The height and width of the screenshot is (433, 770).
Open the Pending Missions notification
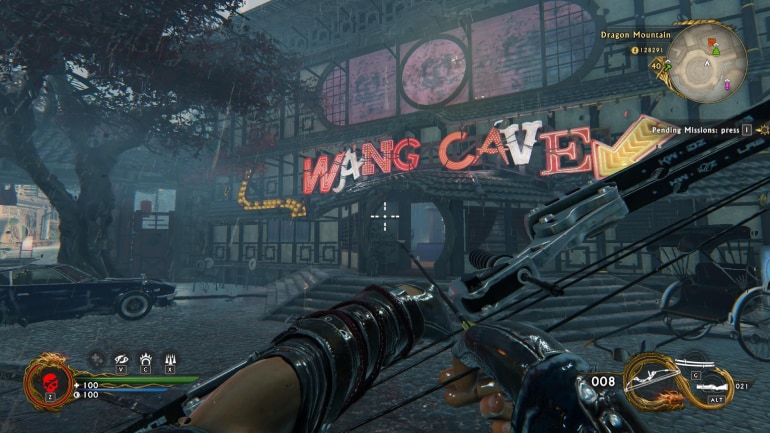coord(701,130)
